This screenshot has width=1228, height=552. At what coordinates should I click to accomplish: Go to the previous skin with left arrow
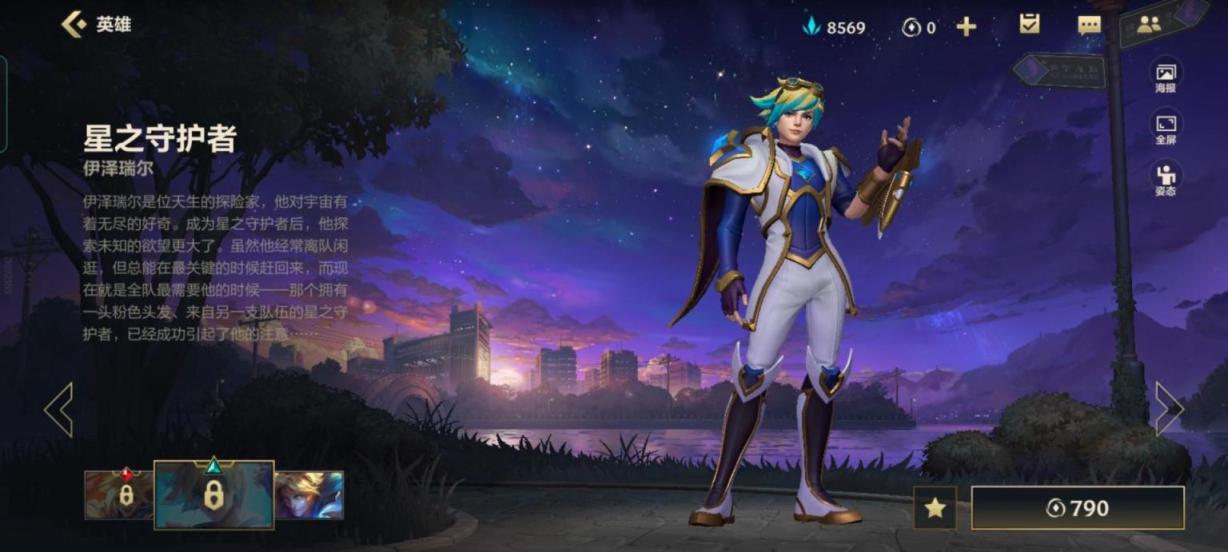[59, 409]
